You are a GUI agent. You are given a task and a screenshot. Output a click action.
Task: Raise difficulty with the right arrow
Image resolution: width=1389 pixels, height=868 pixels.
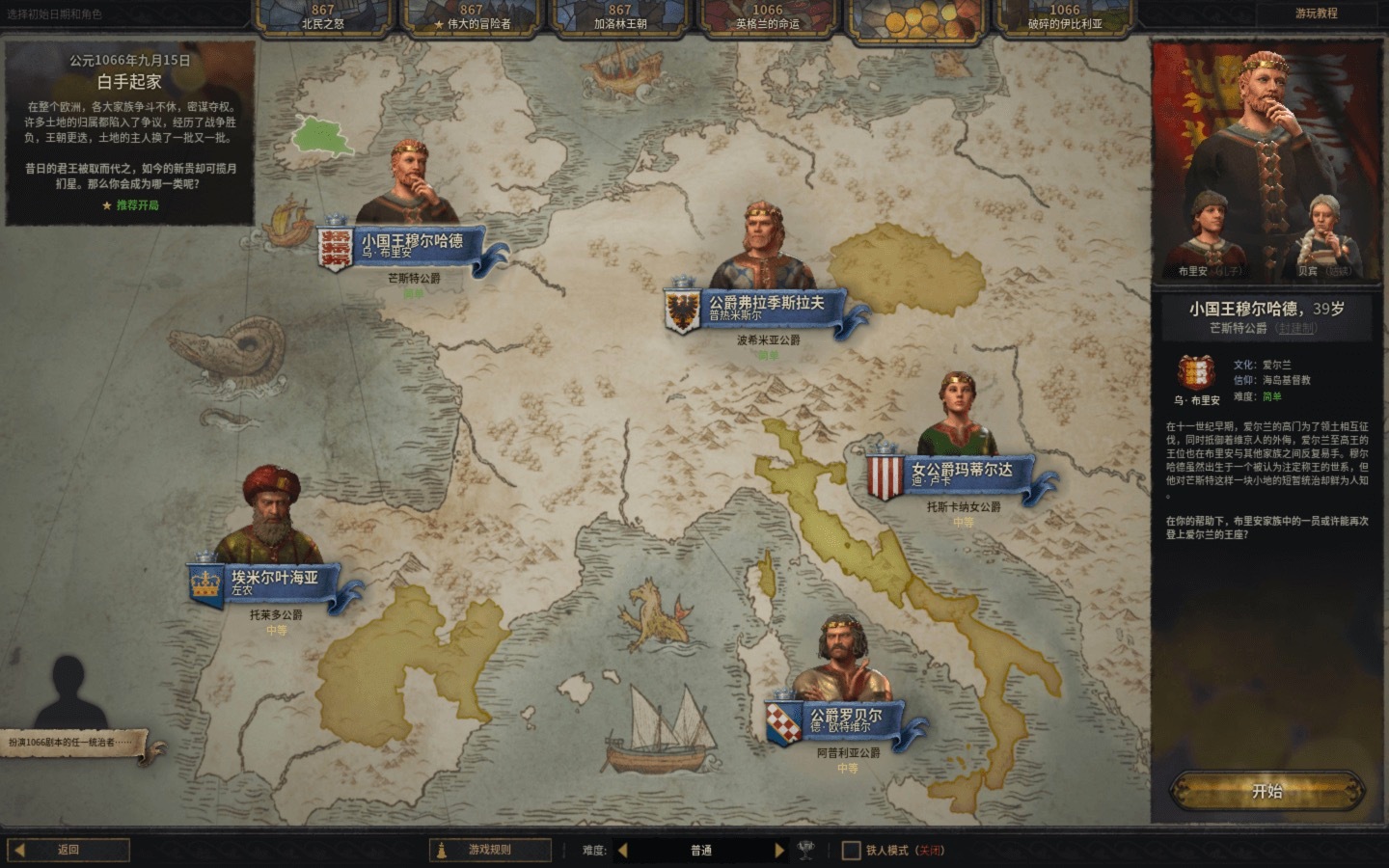[779, 850]
